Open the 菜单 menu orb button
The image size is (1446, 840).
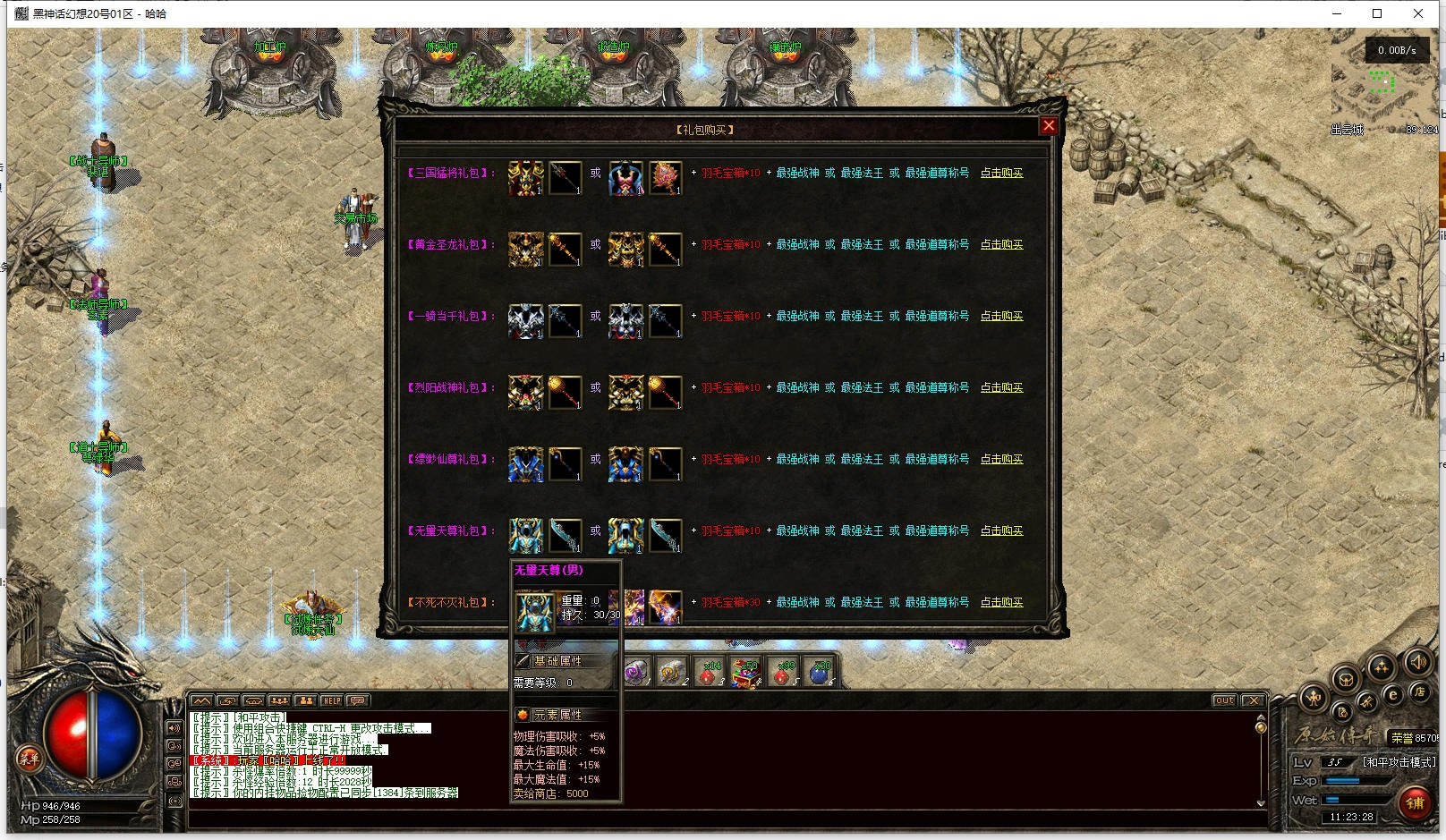pos(29,759)
